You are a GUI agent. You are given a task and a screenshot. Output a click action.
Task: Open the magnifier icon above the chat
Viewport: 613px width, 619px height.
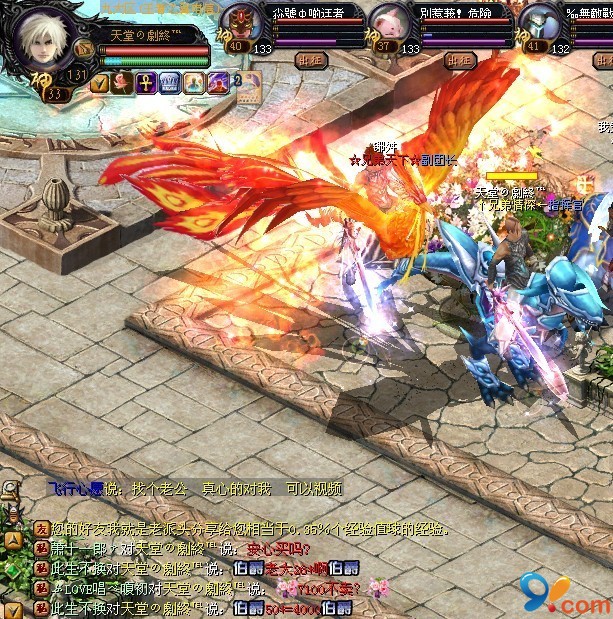(10, 490)
